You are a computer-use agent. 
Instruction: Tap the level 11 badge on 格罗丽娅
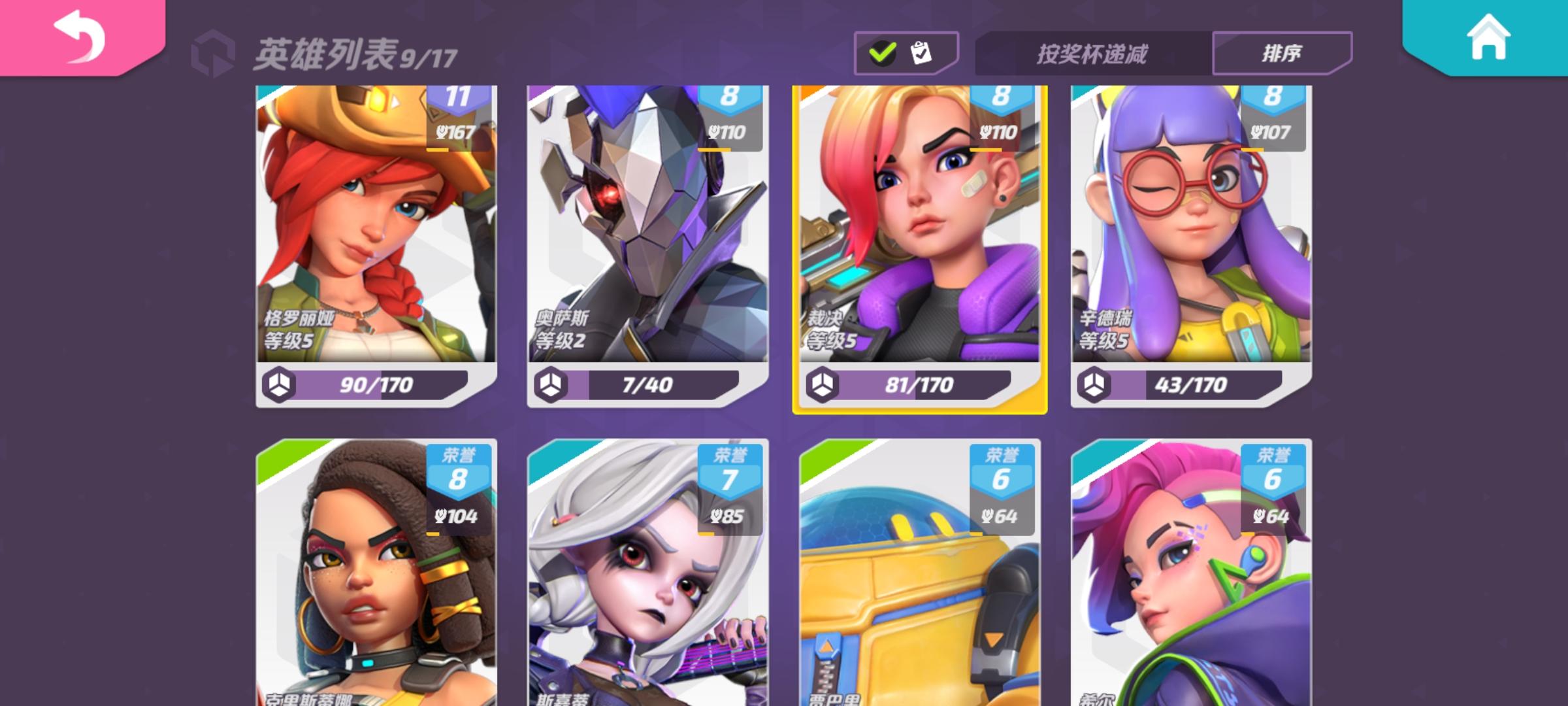click(x=457, y=97)
